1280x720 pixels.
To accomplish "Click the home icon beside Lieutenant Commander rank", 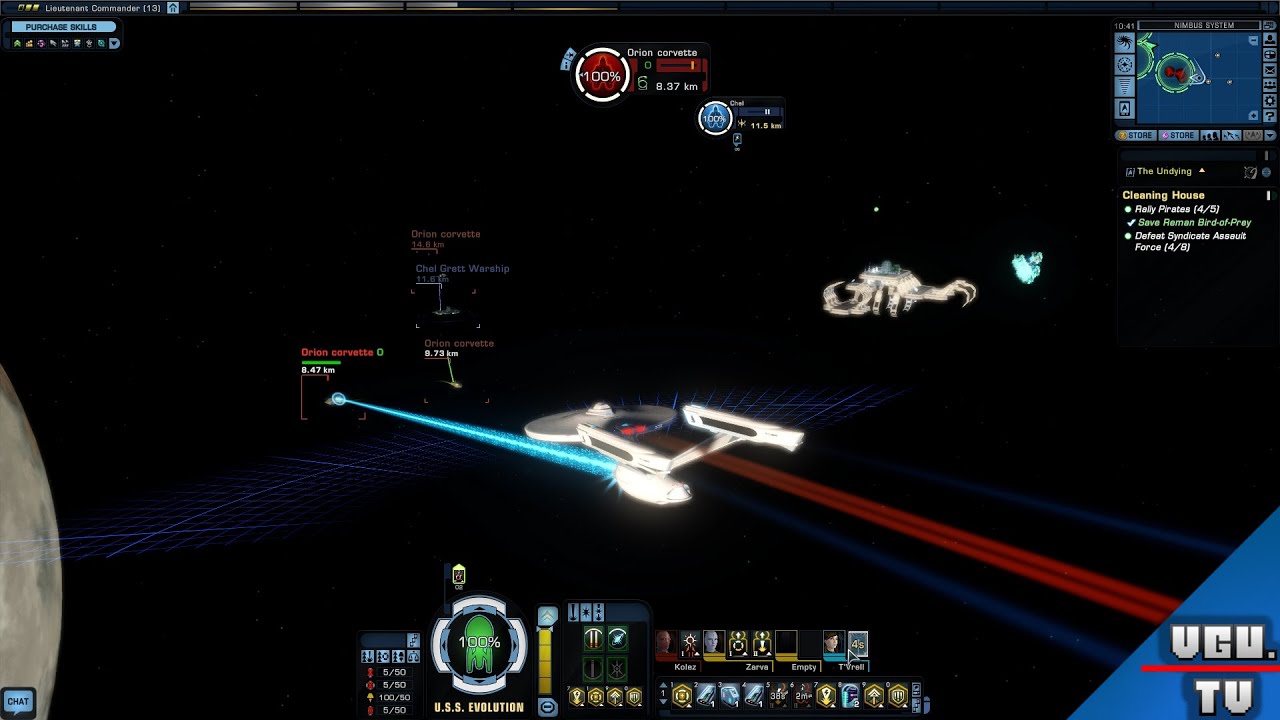I will point(173,8).
